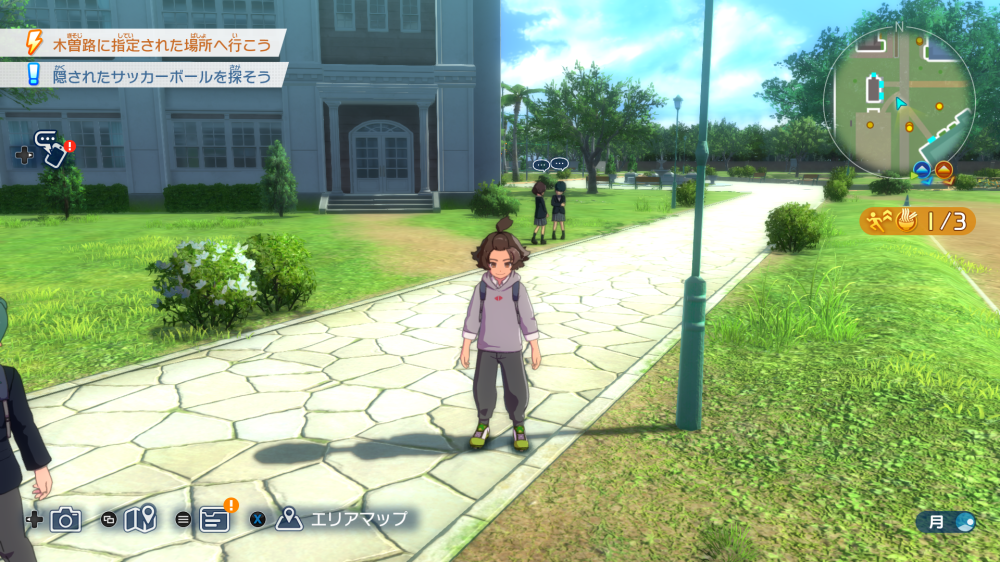Open the folded map with pin icon

click(x=141, y=519)
